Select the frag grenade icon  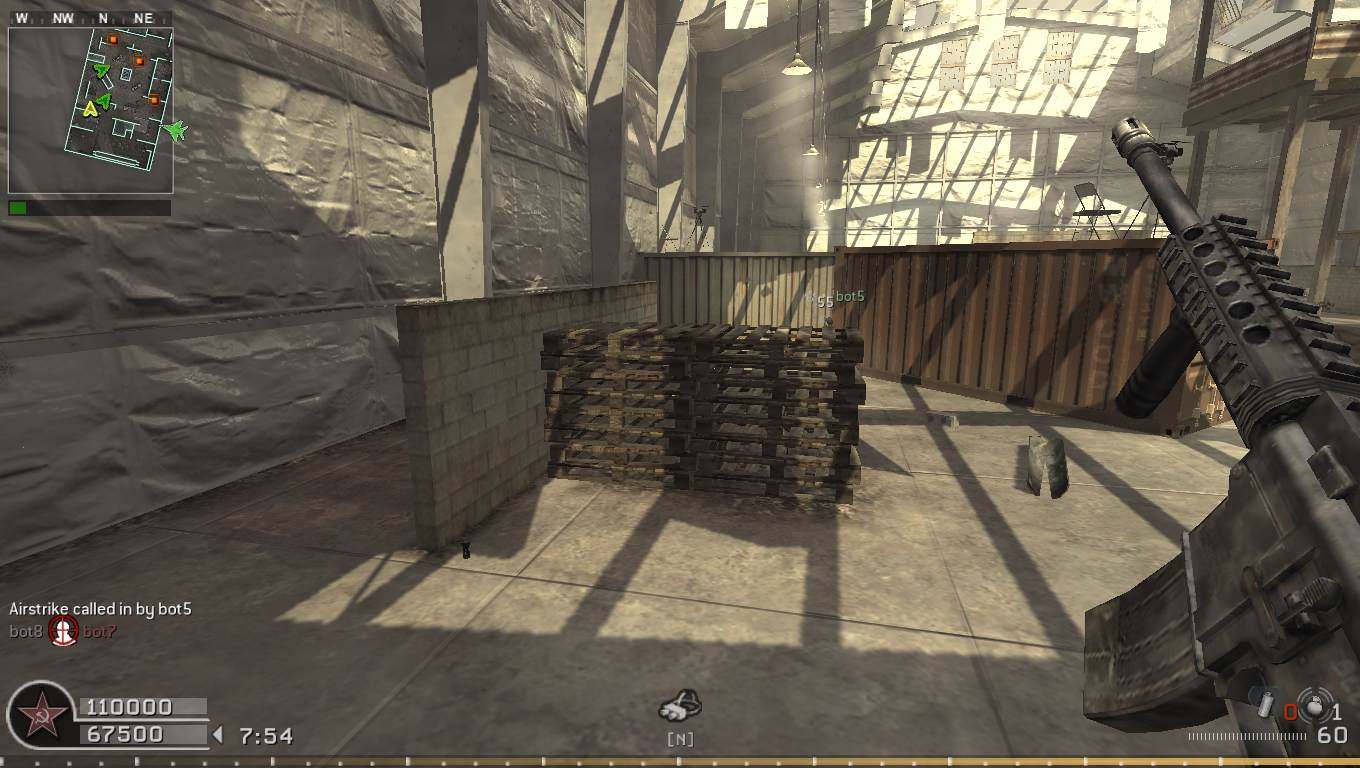coord(1315,706)
